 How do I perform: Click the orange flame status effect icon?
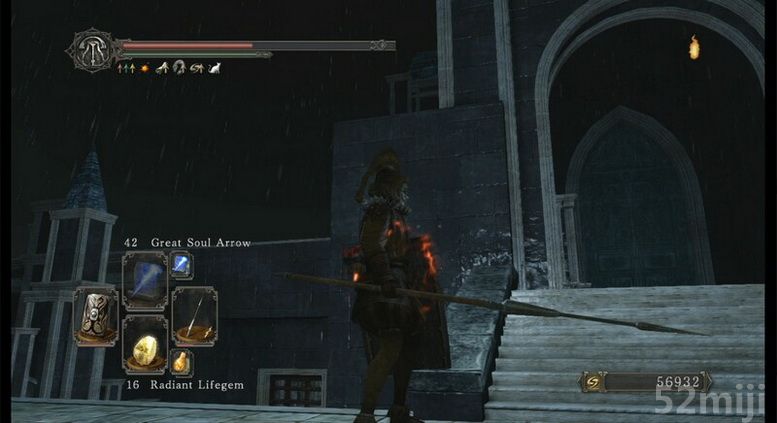point(144,68)
